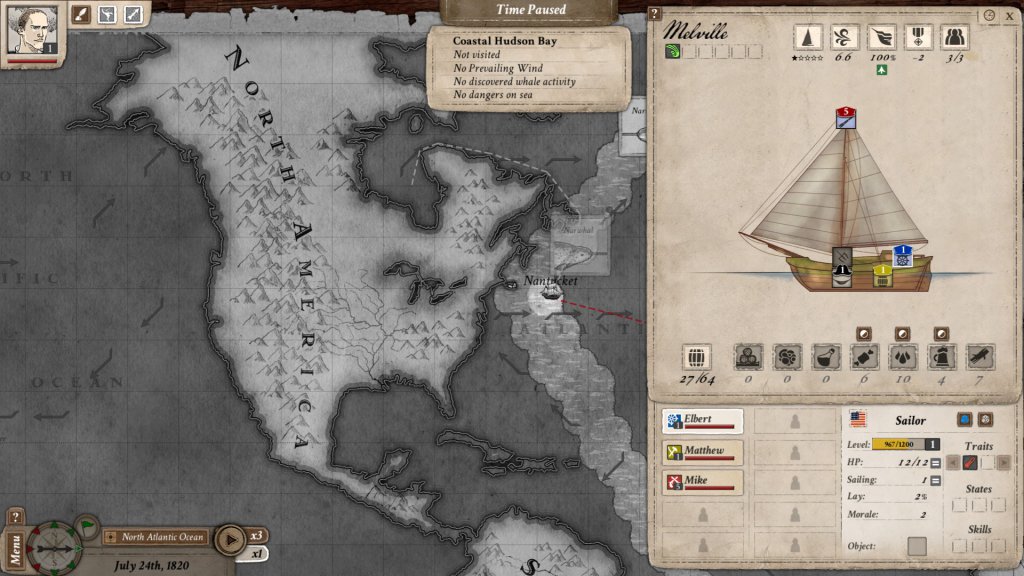Select crew member Matthew

point(703,453)
